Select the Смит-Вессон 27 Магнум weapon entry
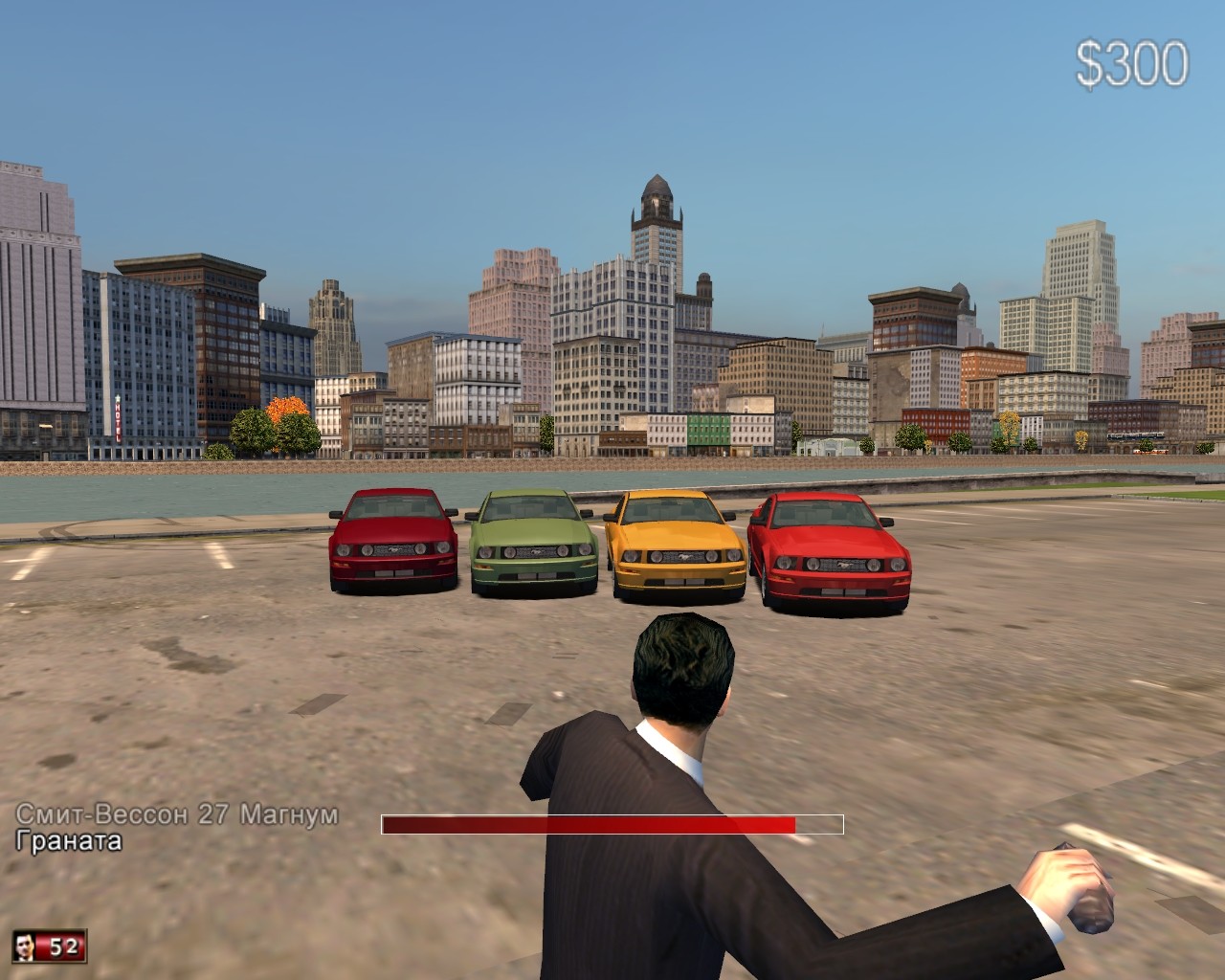This screenshot has height=980, width=1225. [177, 814]
